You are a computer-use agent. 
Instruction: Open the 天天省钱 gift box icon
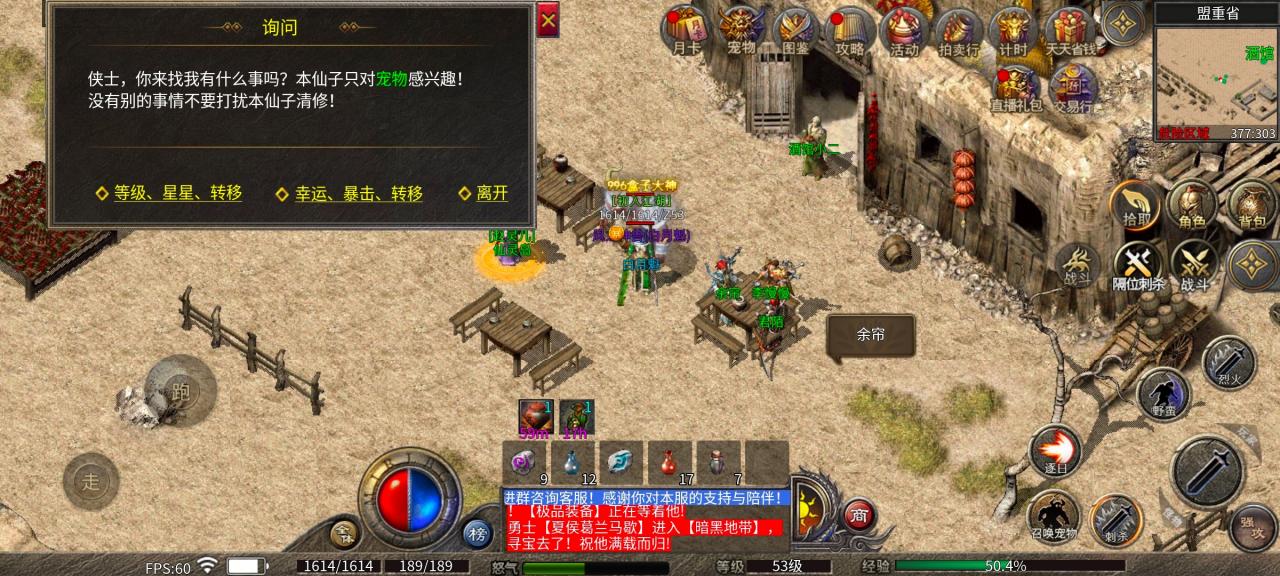click(1068, 30)
